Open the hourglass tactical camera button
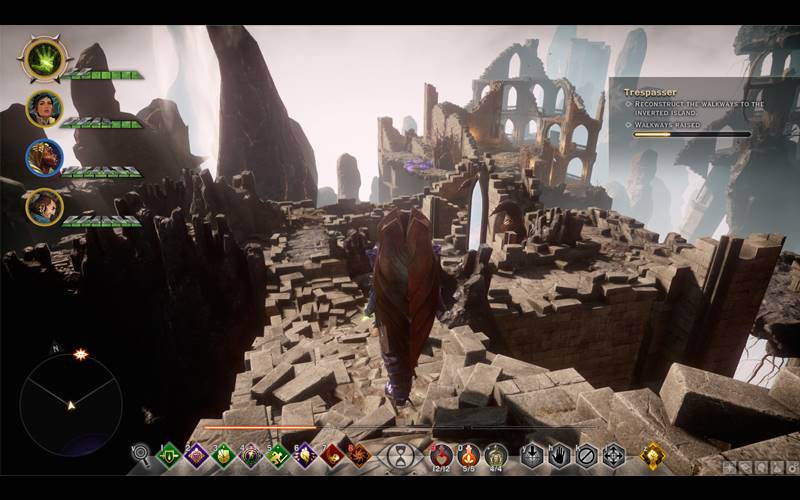Image resolution: width=800 pixels, height=500 pixels. [x=401, y=456]
